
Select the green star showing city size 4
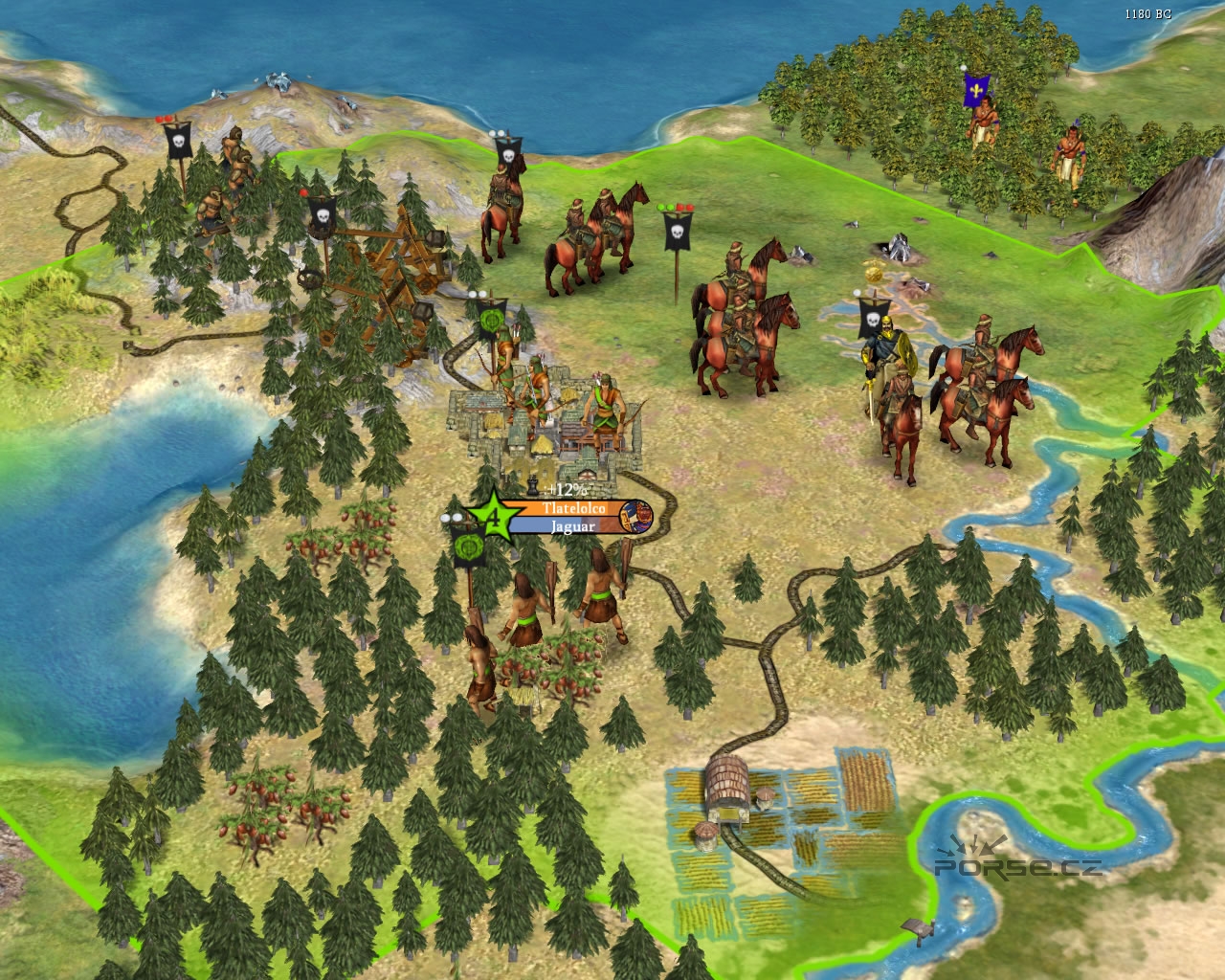coord(492,518)
